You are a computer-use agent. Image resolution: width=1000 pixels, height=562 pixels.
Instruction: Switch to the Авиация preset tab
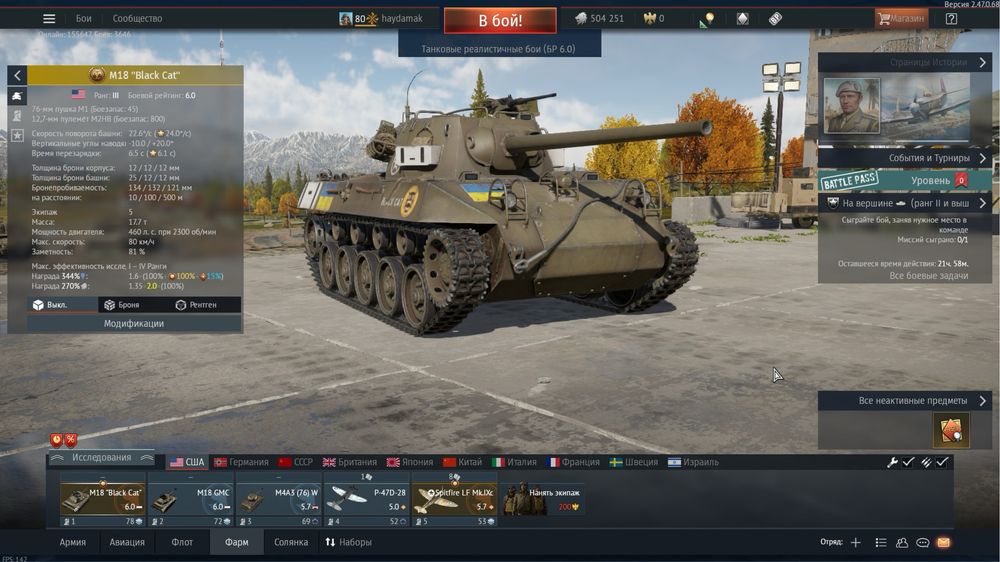[x=127, y=542]
